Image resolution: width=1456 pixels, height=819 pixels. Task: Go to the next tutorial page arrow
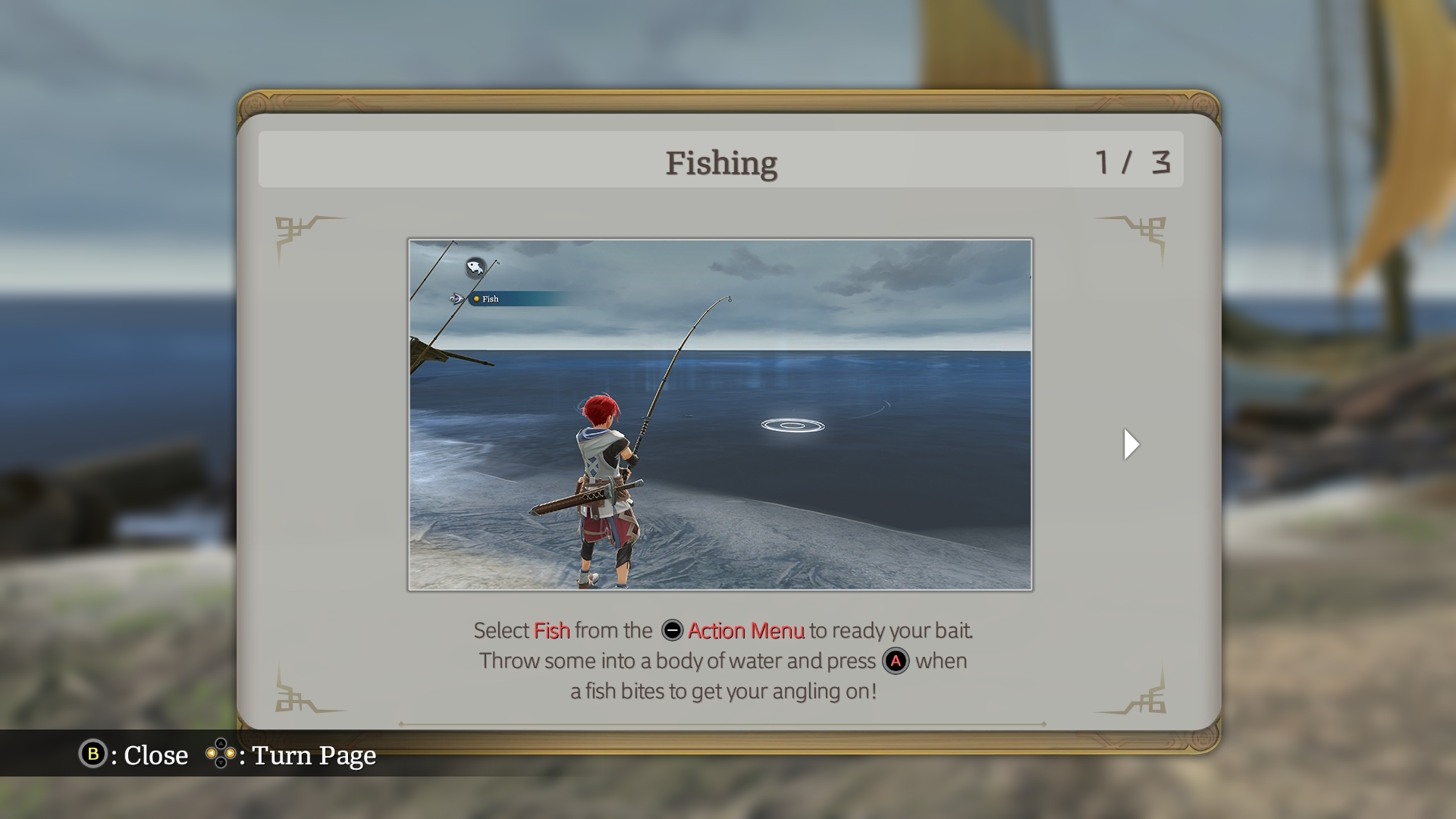(x=1131, y=444)
